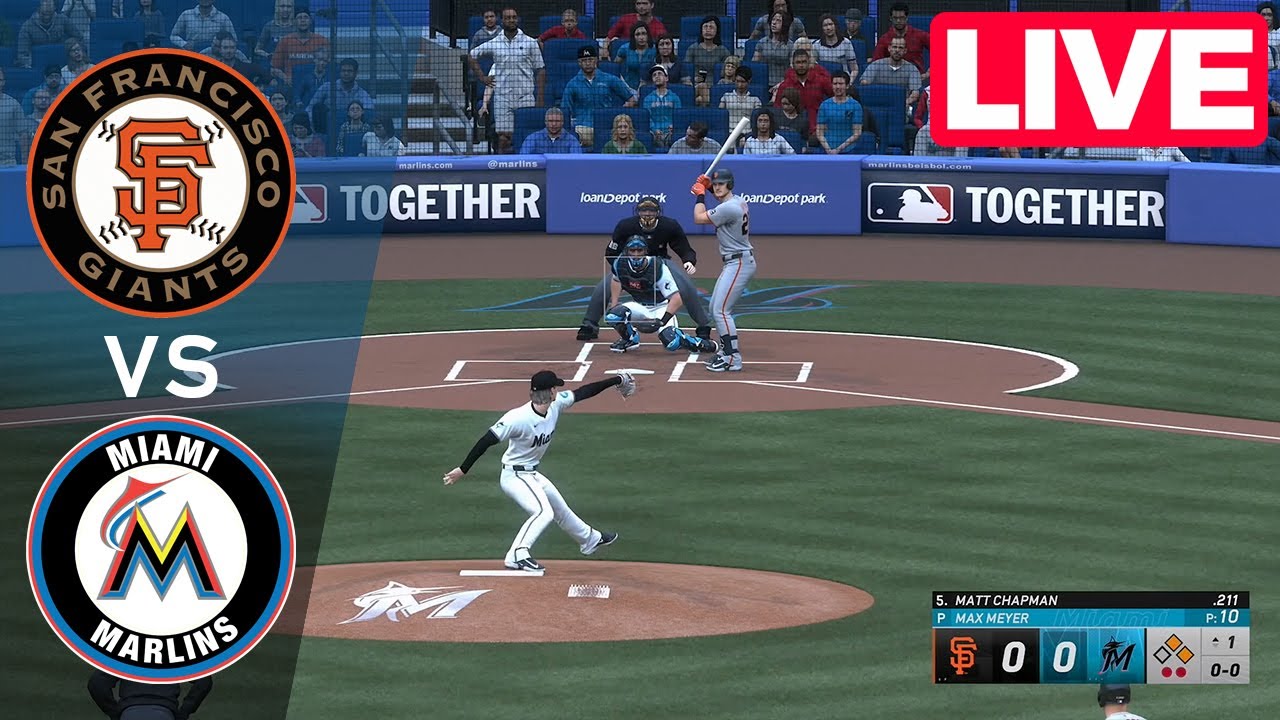Toggle the occupied second-base diamond orange
This screenshot has height=720, width=1280.
(x=1176, y=643)
